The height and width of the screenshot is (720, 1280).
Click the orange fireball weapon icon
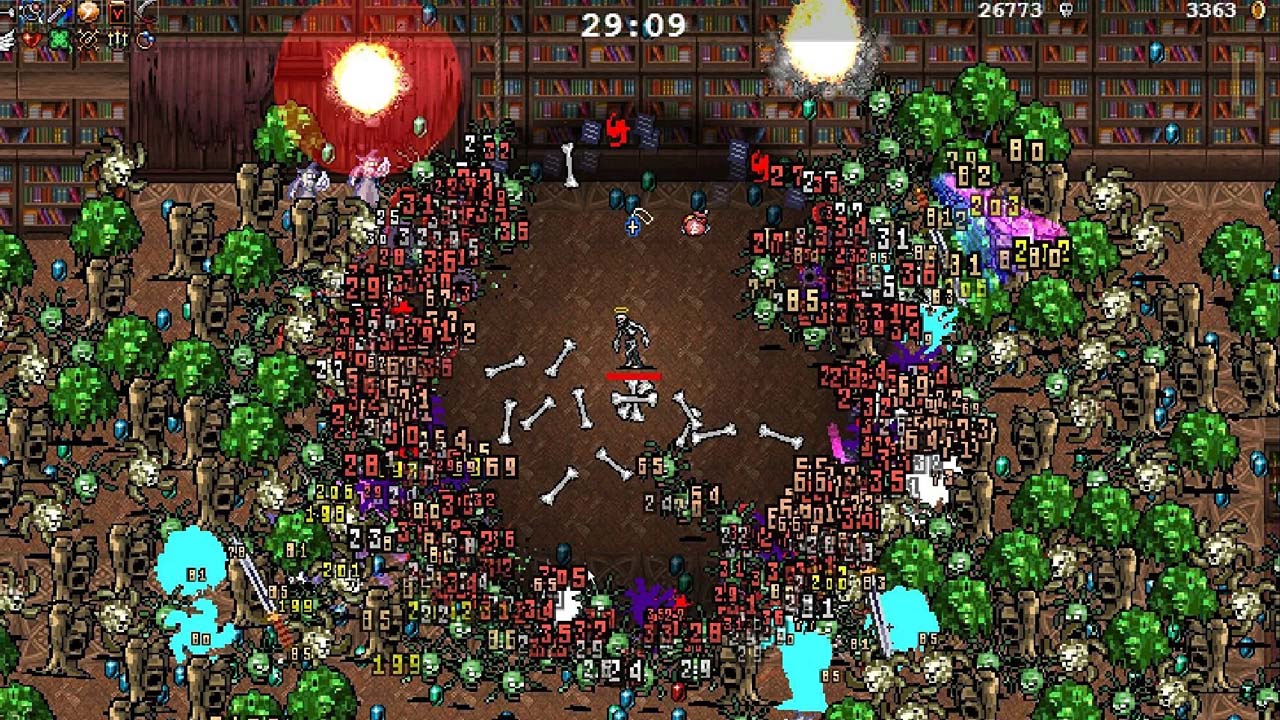point(89,12)
